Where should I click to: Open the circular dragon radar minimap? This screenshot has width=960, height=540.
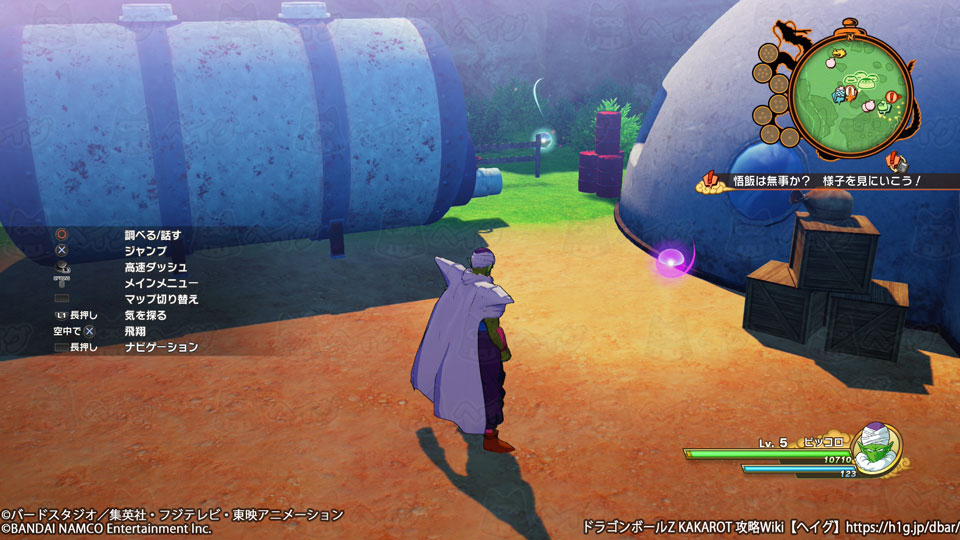pos(850,92)
